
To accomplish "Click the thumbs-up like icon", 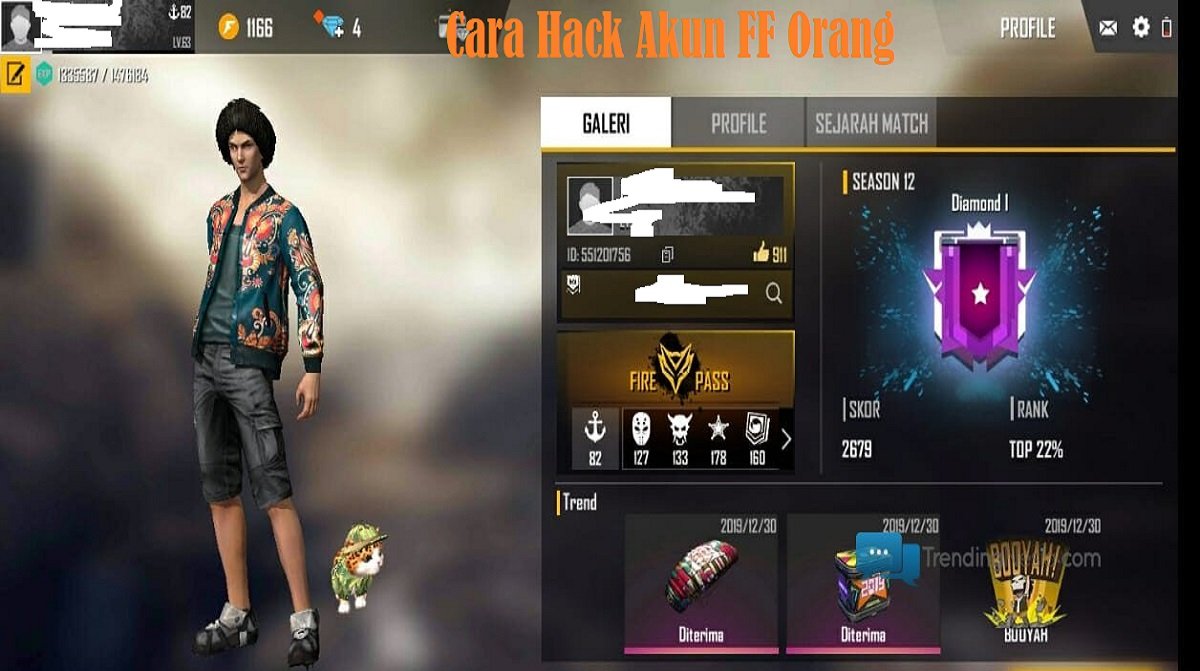I will 761,254.
